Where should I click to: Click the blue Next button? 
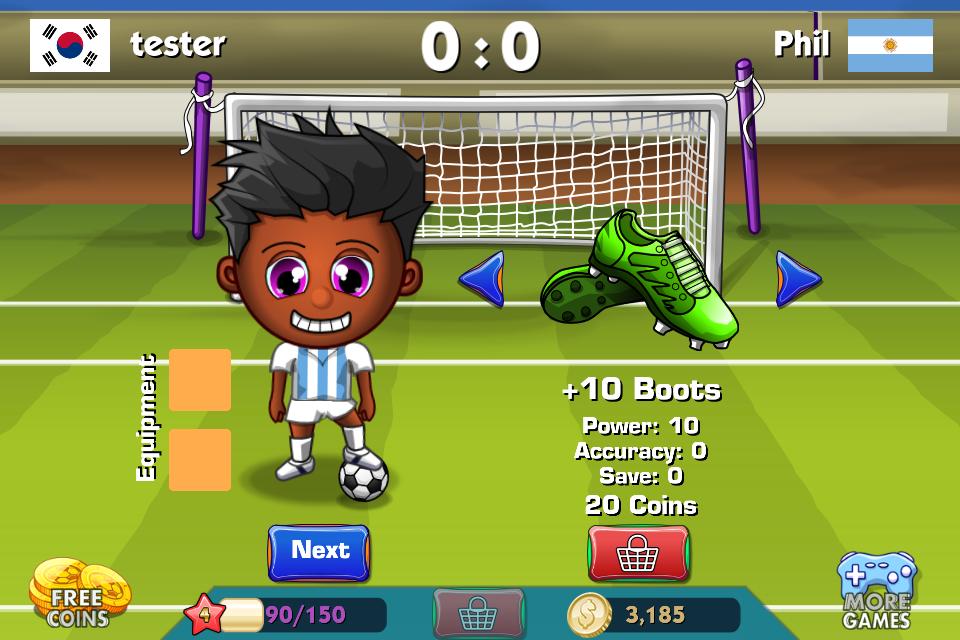(x=319, y=552)
